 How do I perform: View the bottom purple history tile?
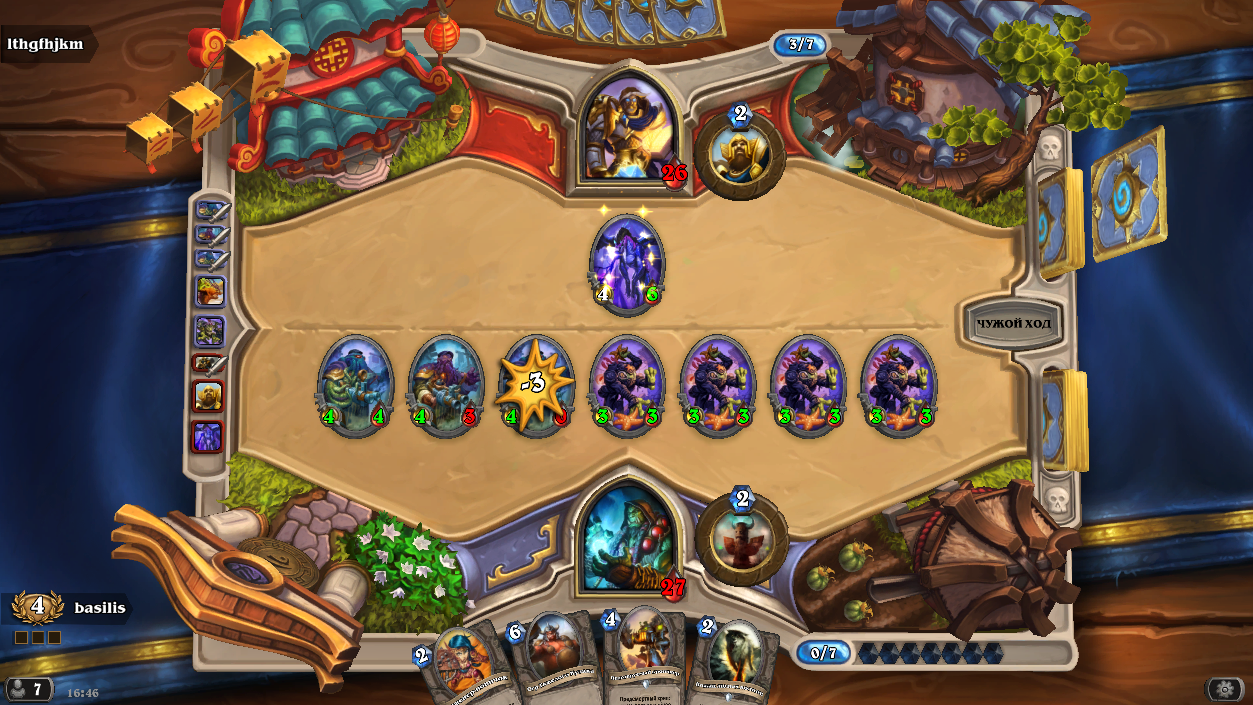pos(208,437)
